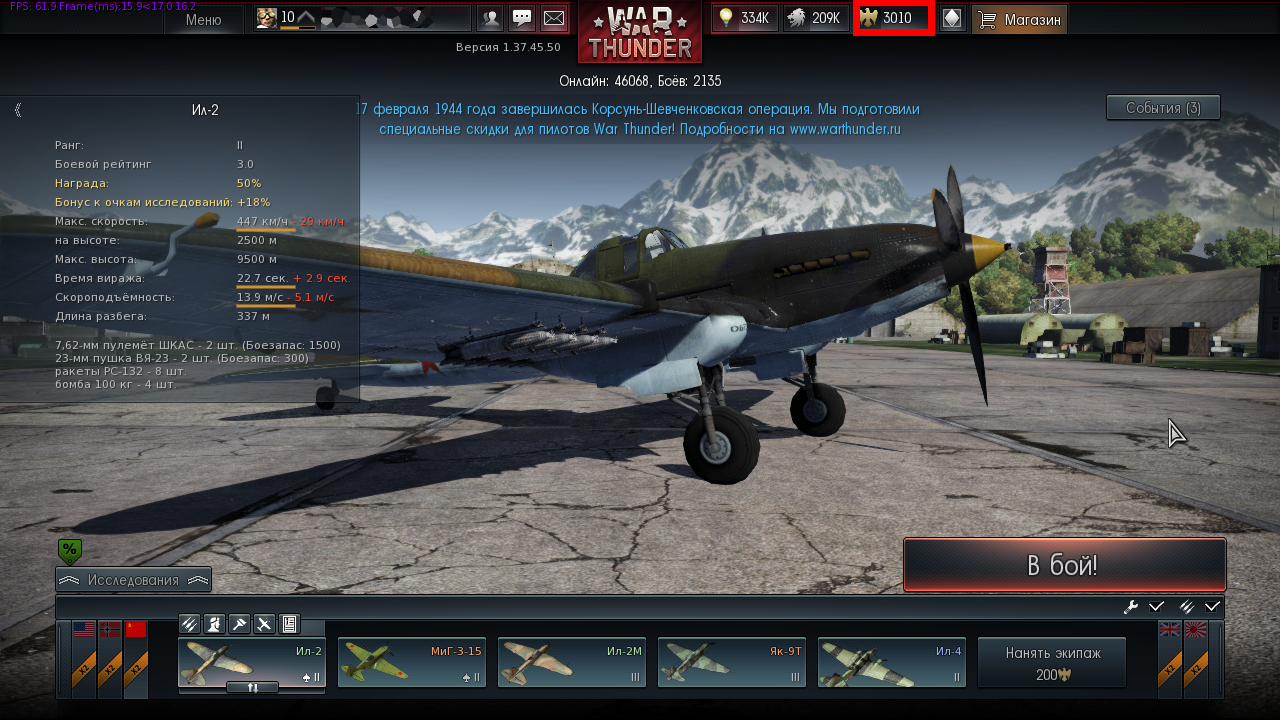Image resolution: width=1280 pixels, height=720 pixels.
Task: Expand the Исследования research panel
Action: click(133, 580)
